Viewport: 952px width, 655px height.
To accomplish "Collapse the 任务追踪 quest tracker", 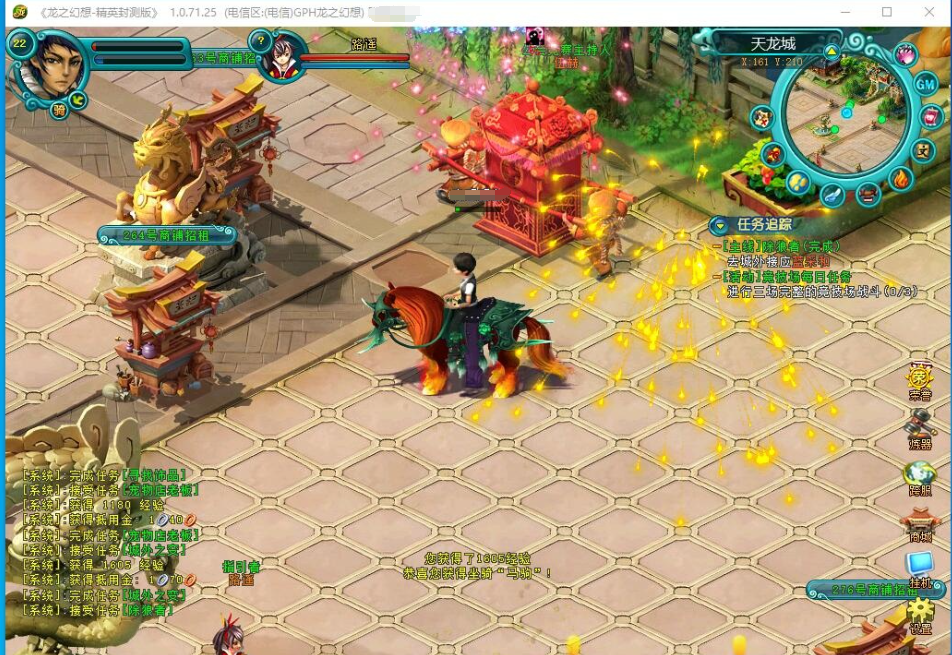I will [719, 225].
